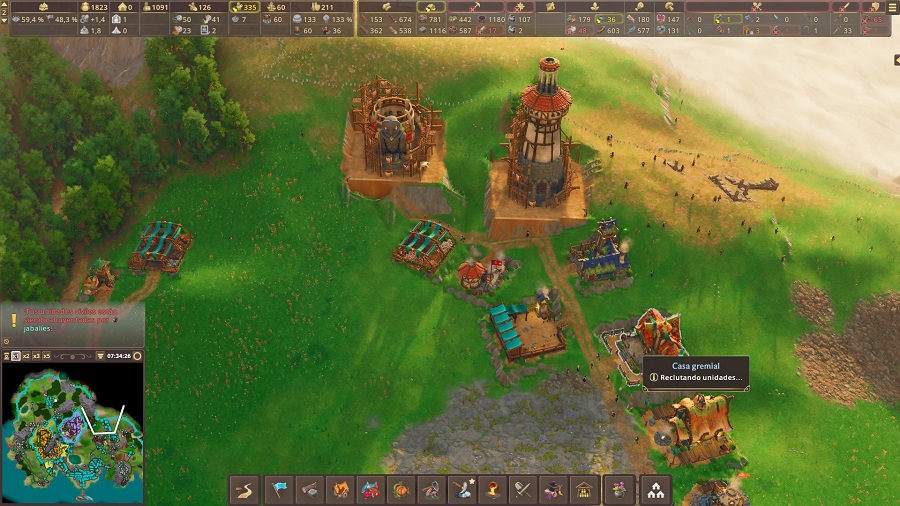Click the three houses overview button

coord(656,490)
